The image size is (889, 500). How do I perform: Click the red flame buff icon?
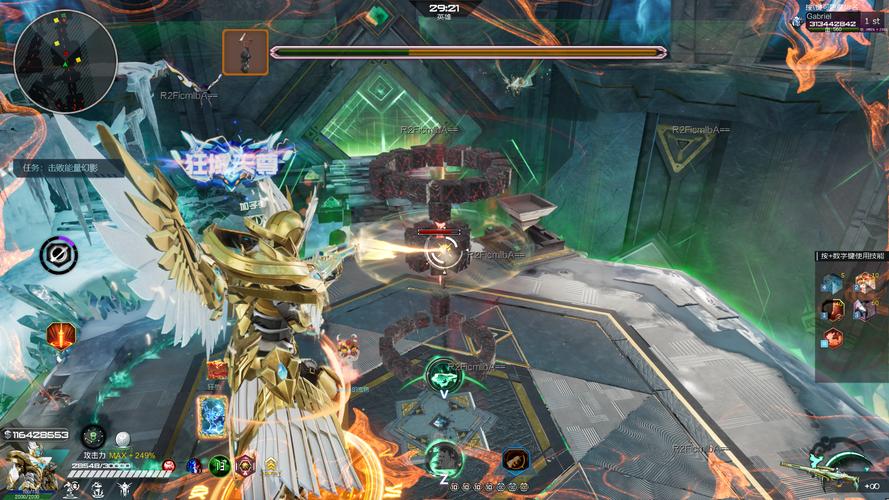60,335
